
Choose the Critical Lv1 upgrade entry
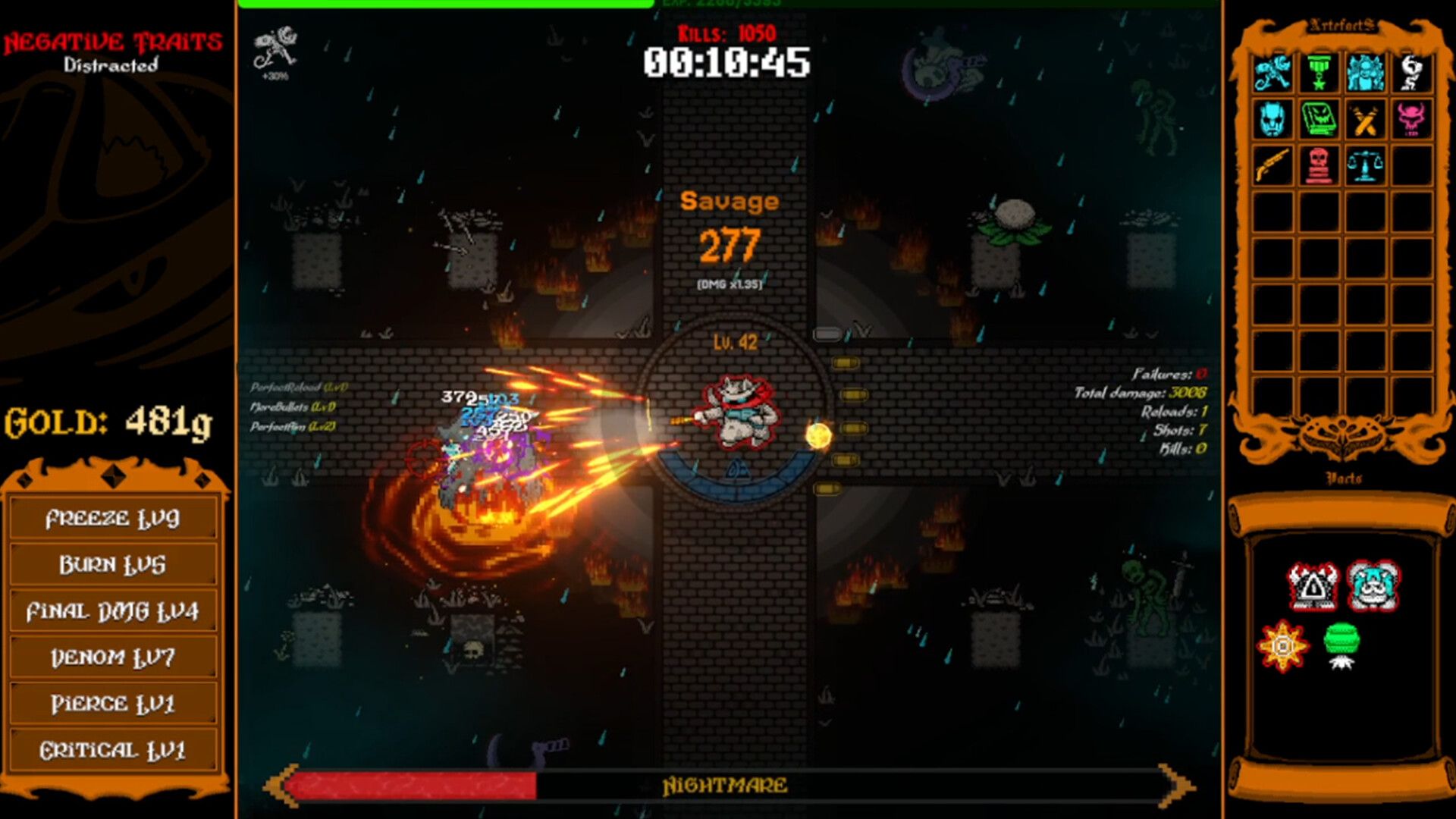pos(112,750)
